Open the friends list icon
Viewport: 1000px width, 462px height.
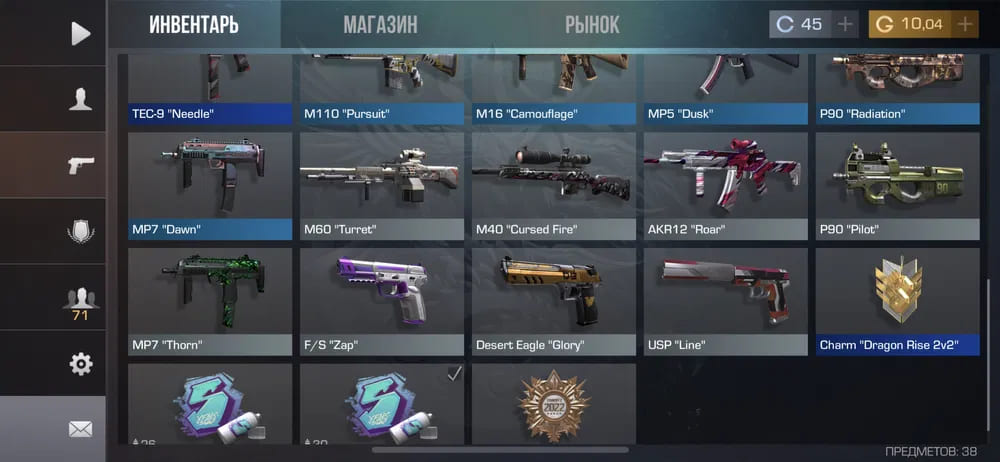80,300
